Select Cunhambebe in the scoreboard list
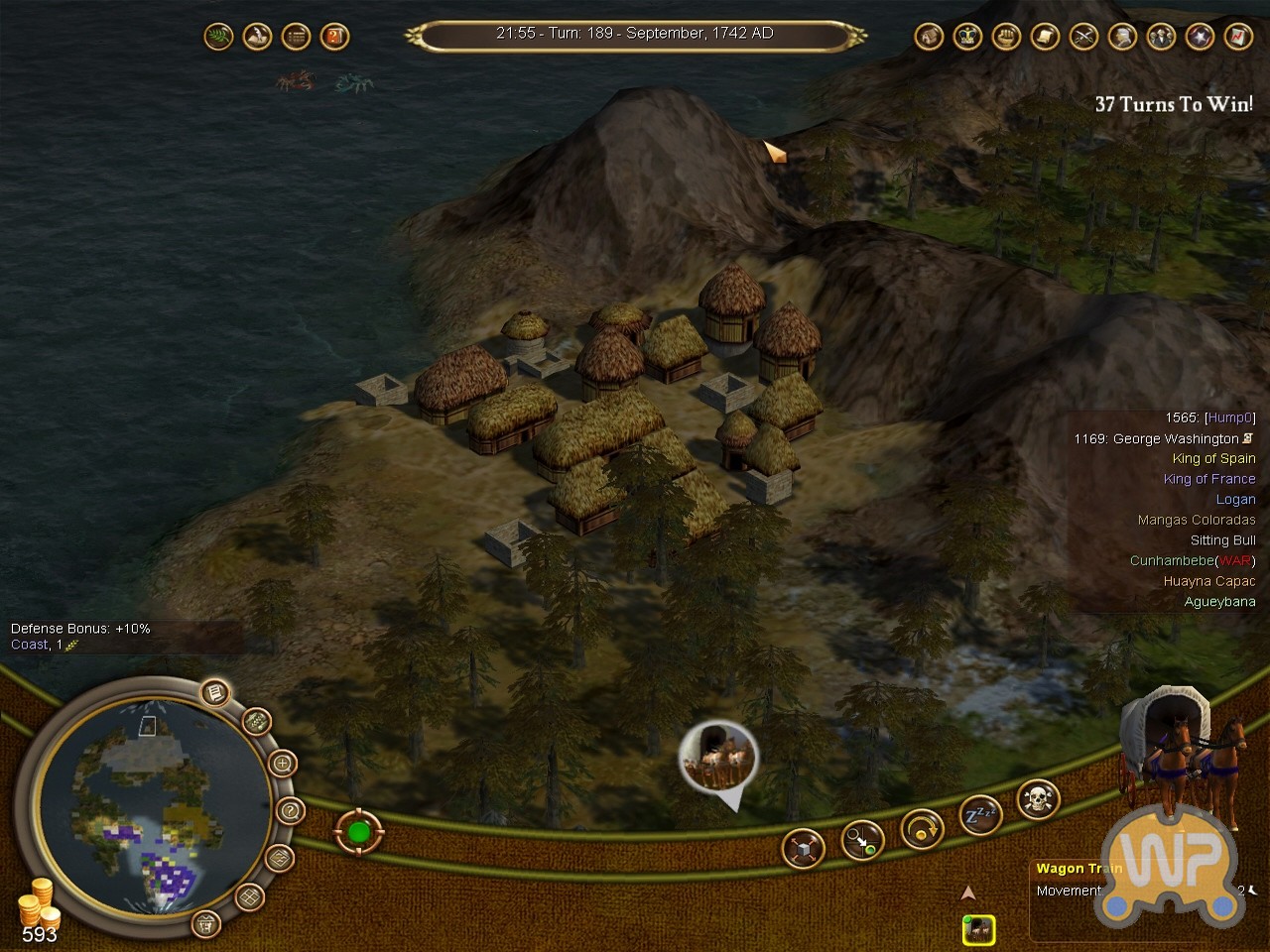1270x952 pixels. [1171, 560]
